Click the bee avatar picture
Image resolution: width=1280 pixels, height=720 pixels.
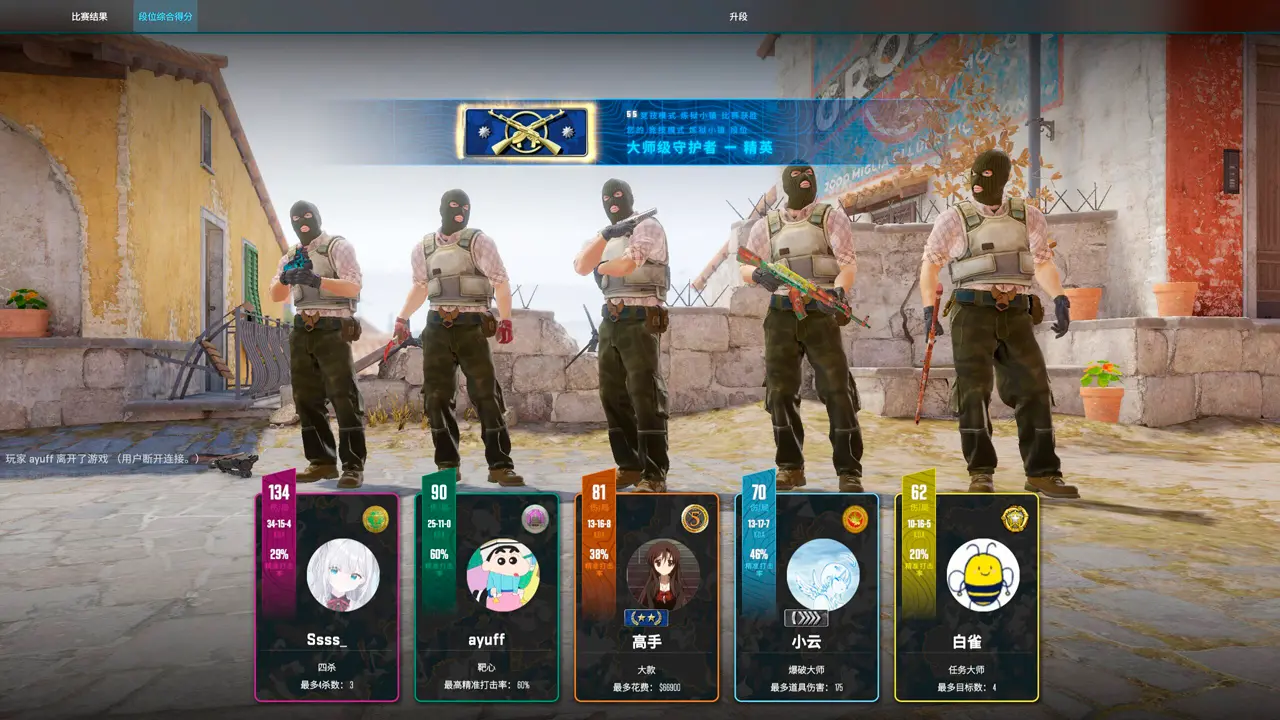point(983,575)
